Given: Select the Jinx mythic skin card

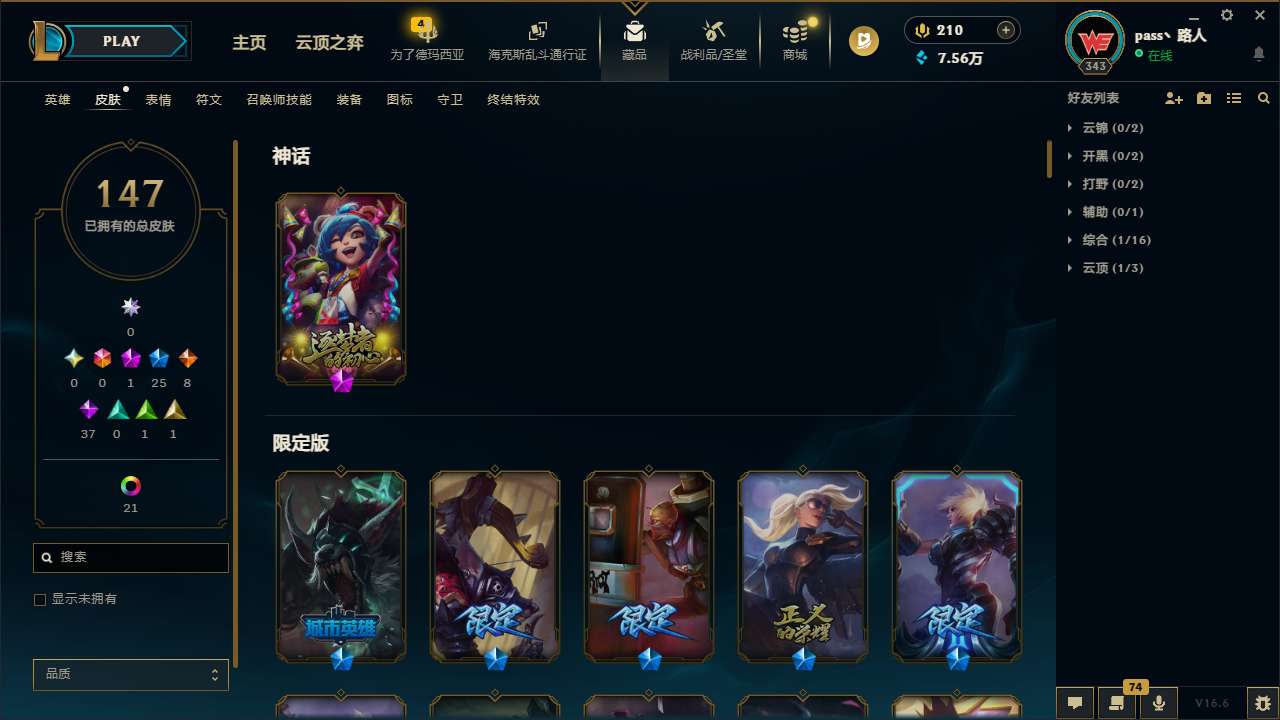Looking at the screenshot, I should [x=341, y=289].
